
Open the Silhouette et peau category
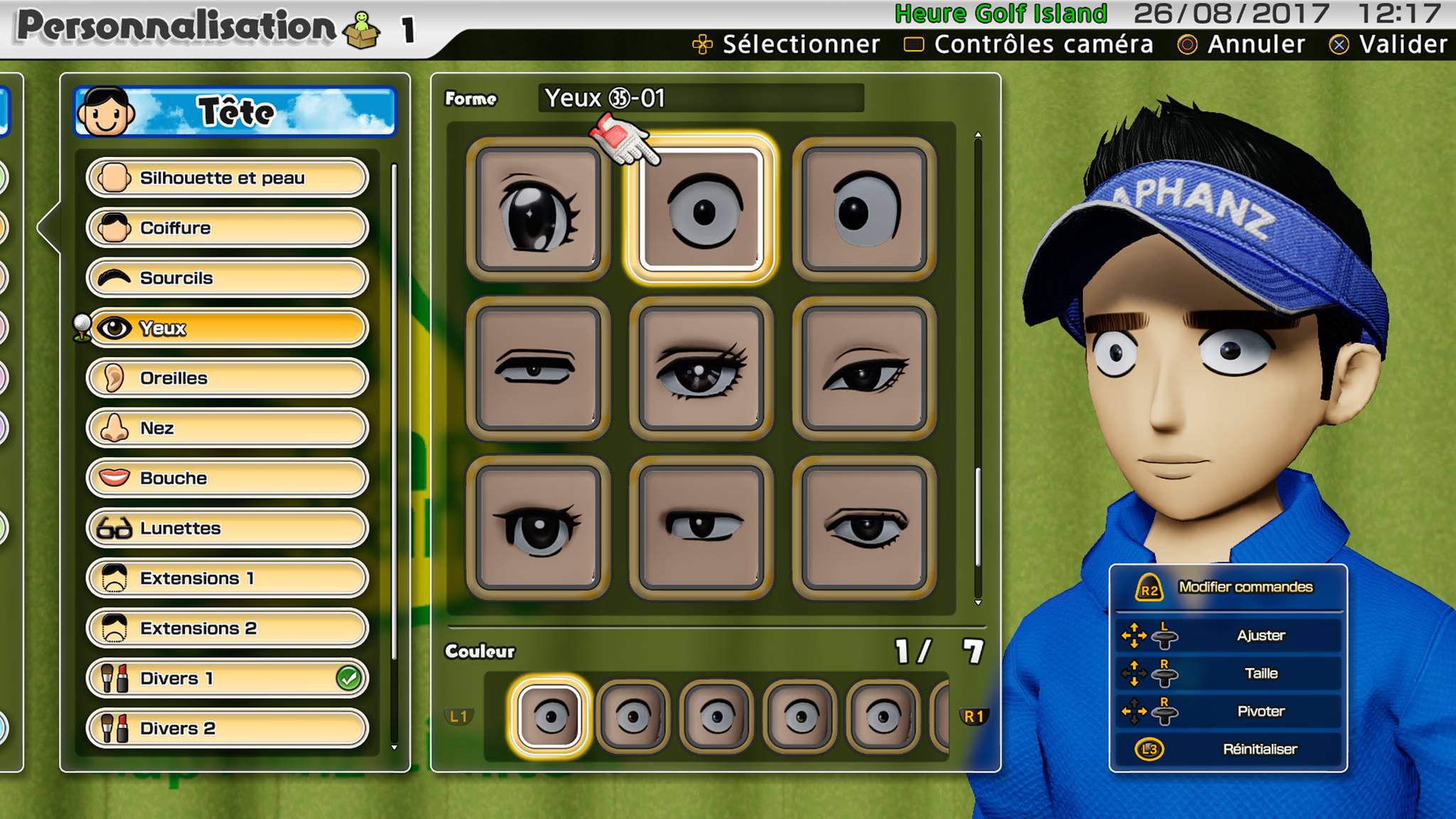[x=227, y=178]
